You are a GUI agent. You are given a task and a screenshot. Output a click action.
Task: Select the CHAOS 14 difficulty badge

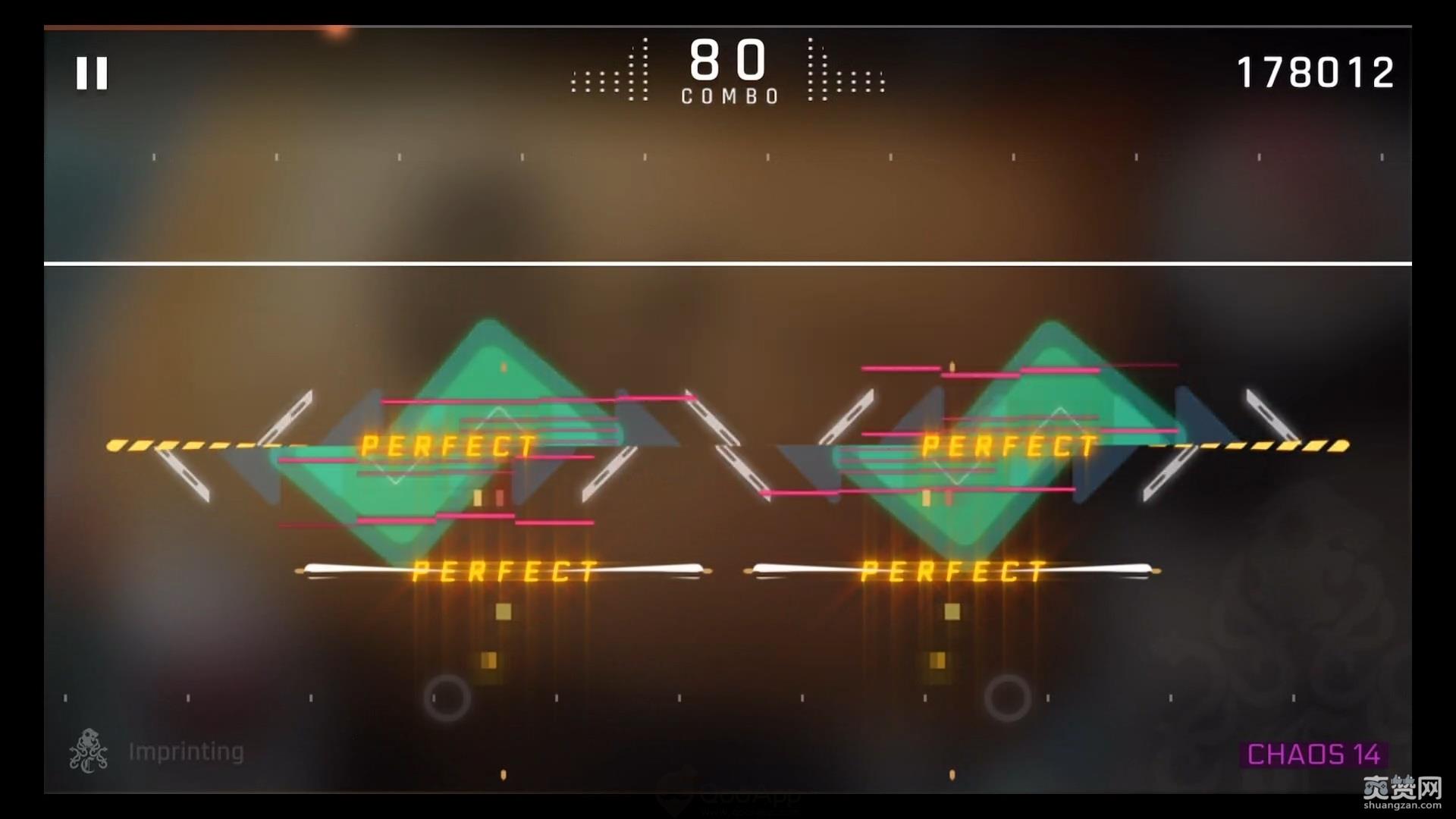click(1313, 753)
